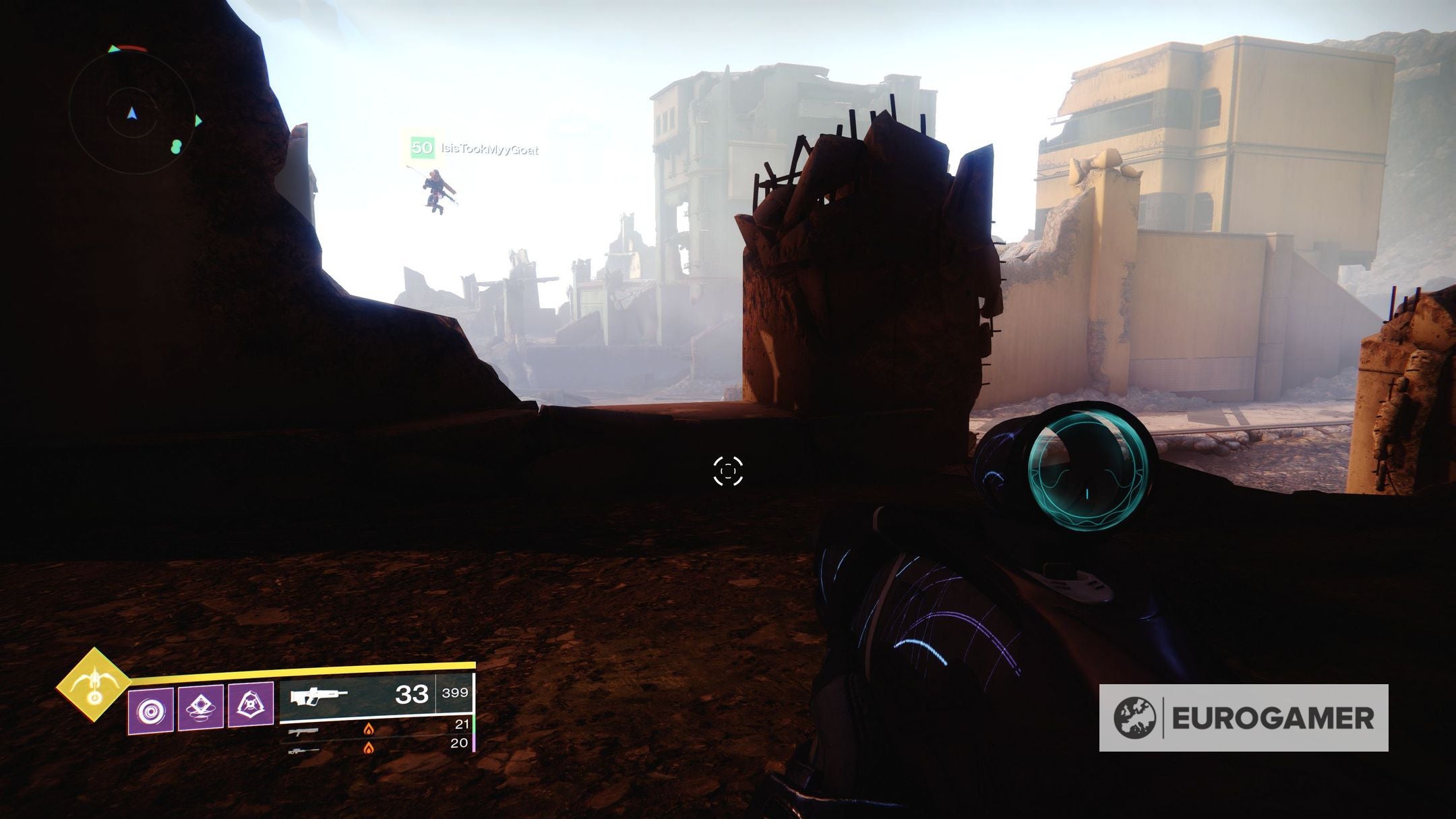Viewport: 1456px width, 819px height.
Task: Select the purple vortex grenade icon
Action: [150, 710]
